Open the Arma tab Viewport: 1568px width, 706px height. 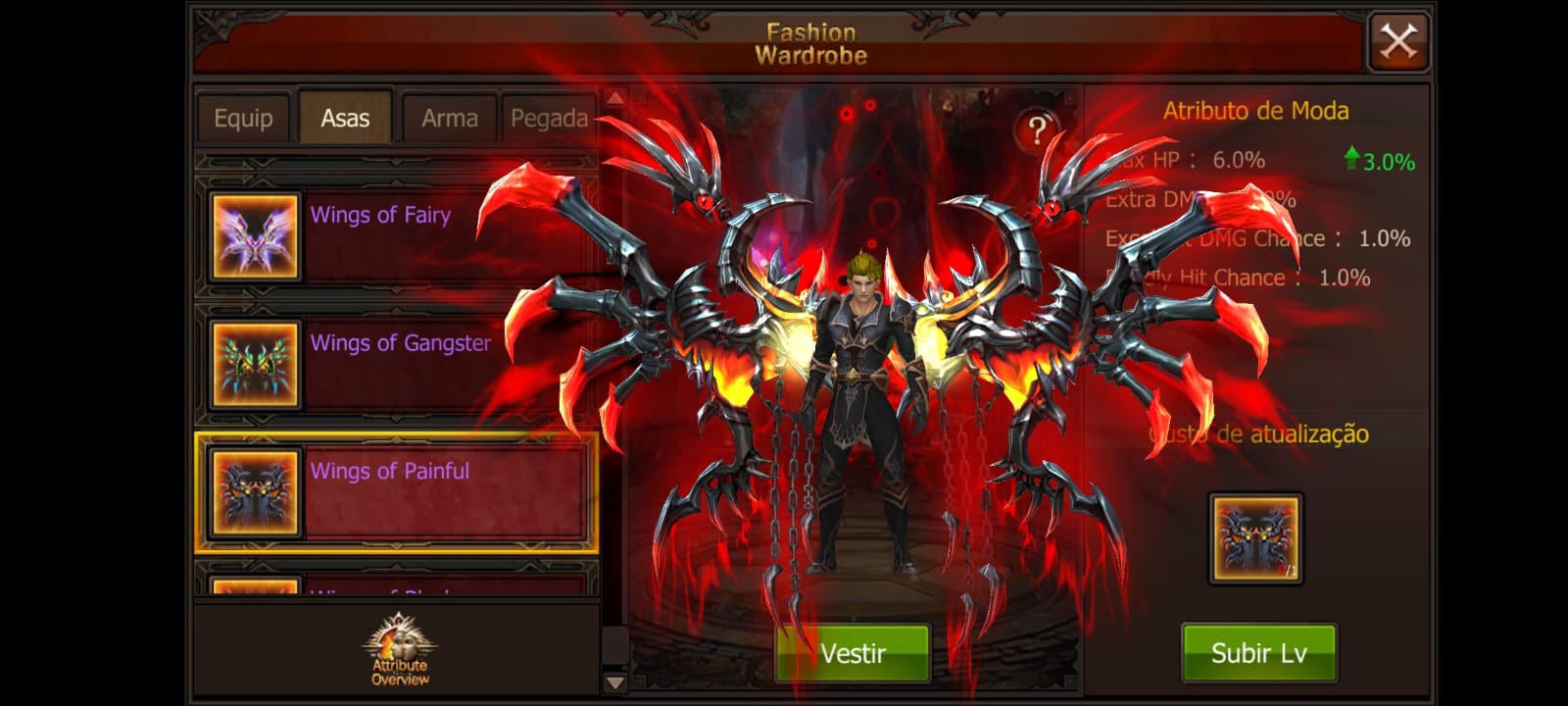point(450,119)
